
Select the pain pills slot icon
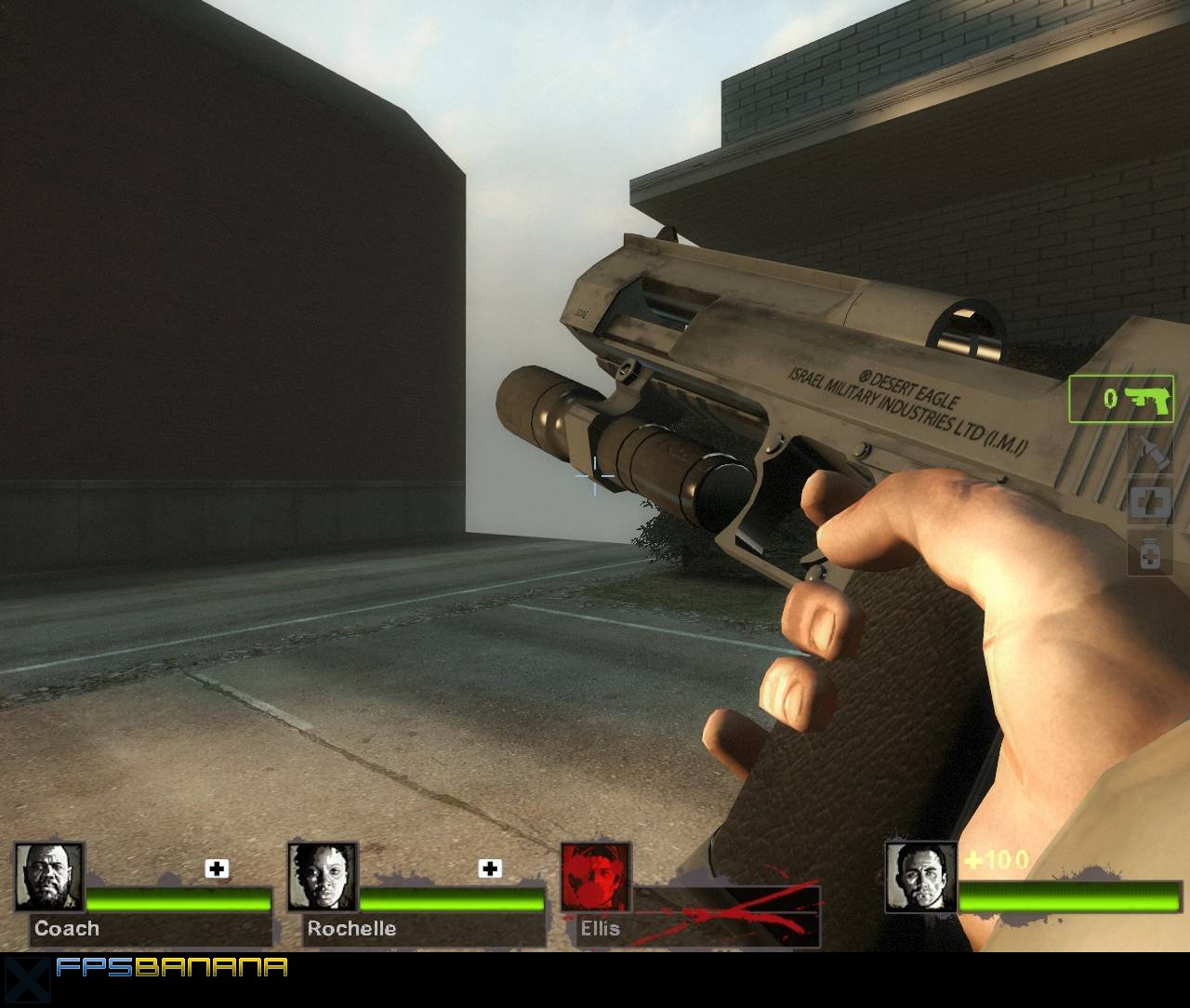pos(1150,553)
